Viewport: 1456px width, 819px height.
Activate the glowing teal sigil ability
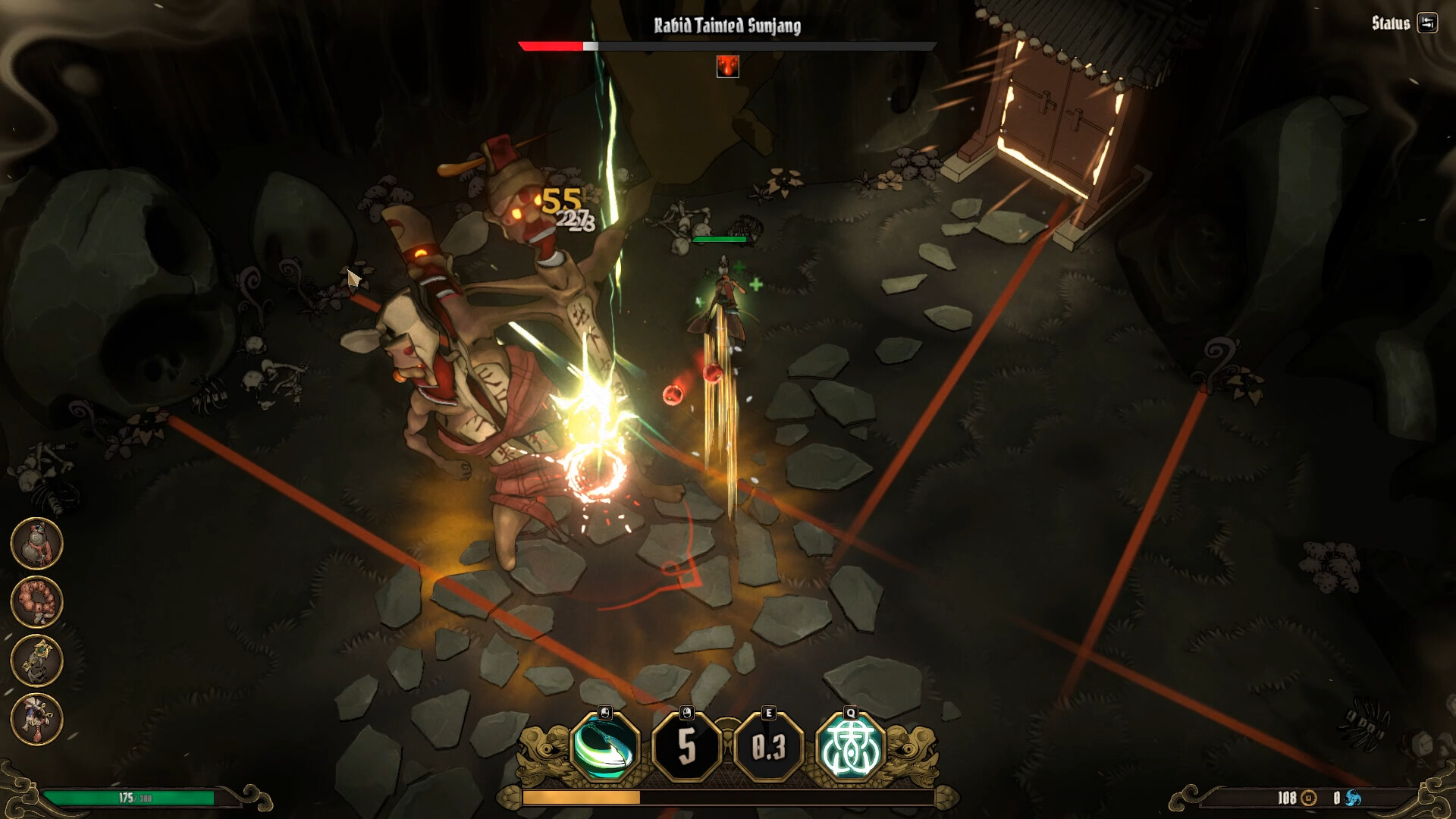click(x=850, y=748)
